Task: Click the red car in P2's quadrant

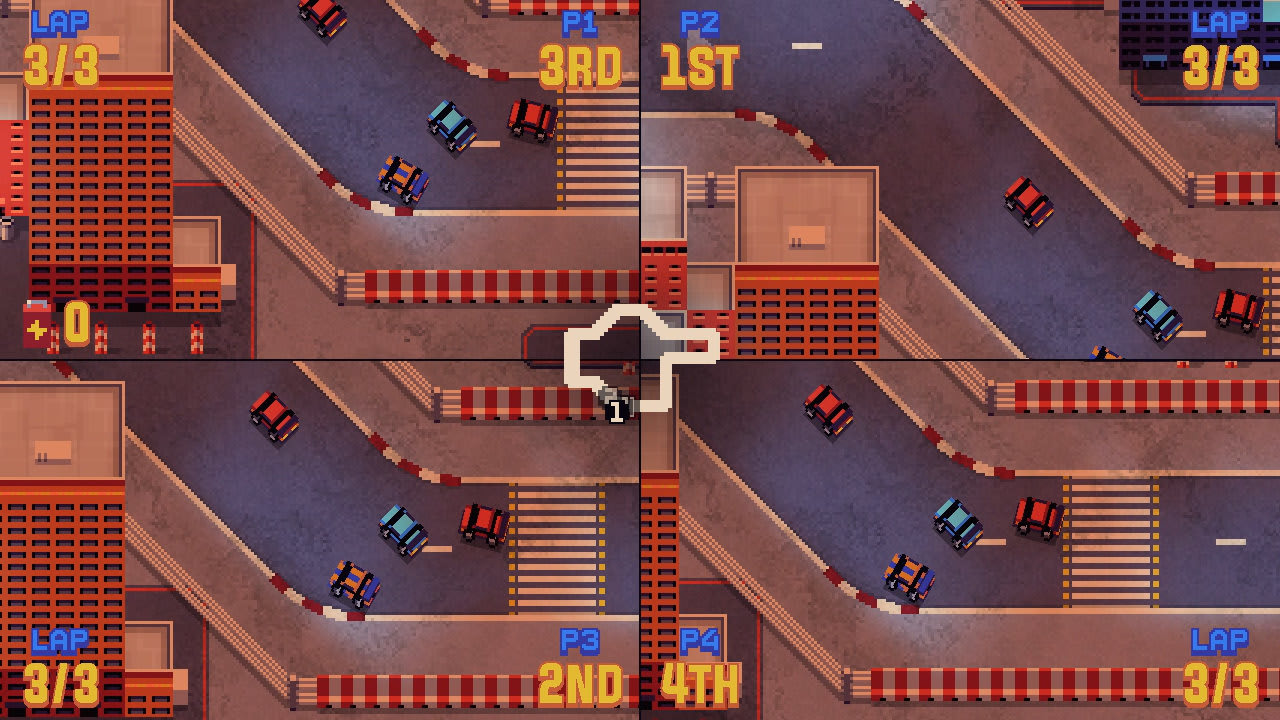Action: pos(1028,200)
